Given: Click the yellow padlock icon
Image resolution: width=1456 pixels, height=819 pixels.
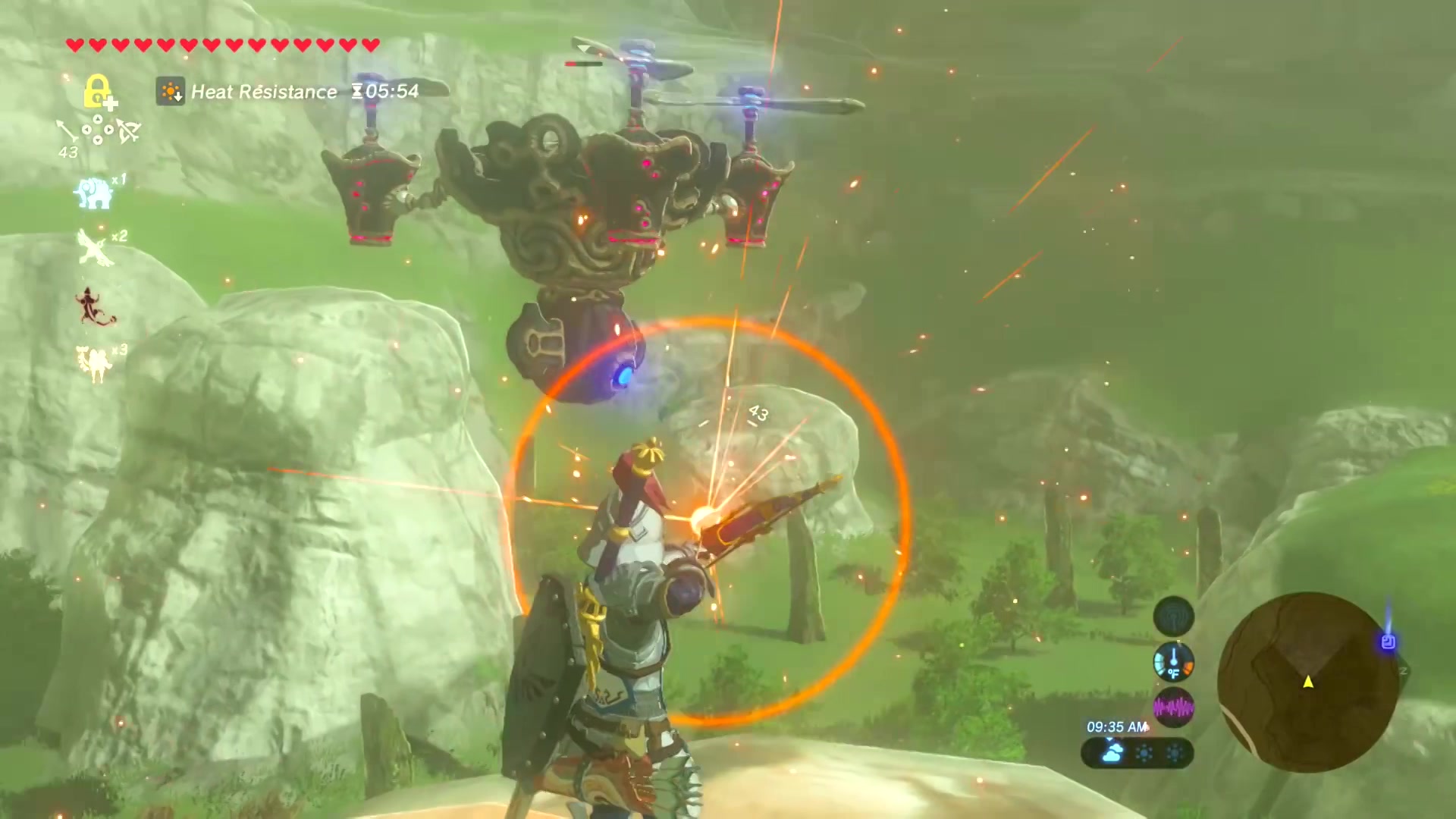Looking at the screenshot, I should [x=97, y=91].
